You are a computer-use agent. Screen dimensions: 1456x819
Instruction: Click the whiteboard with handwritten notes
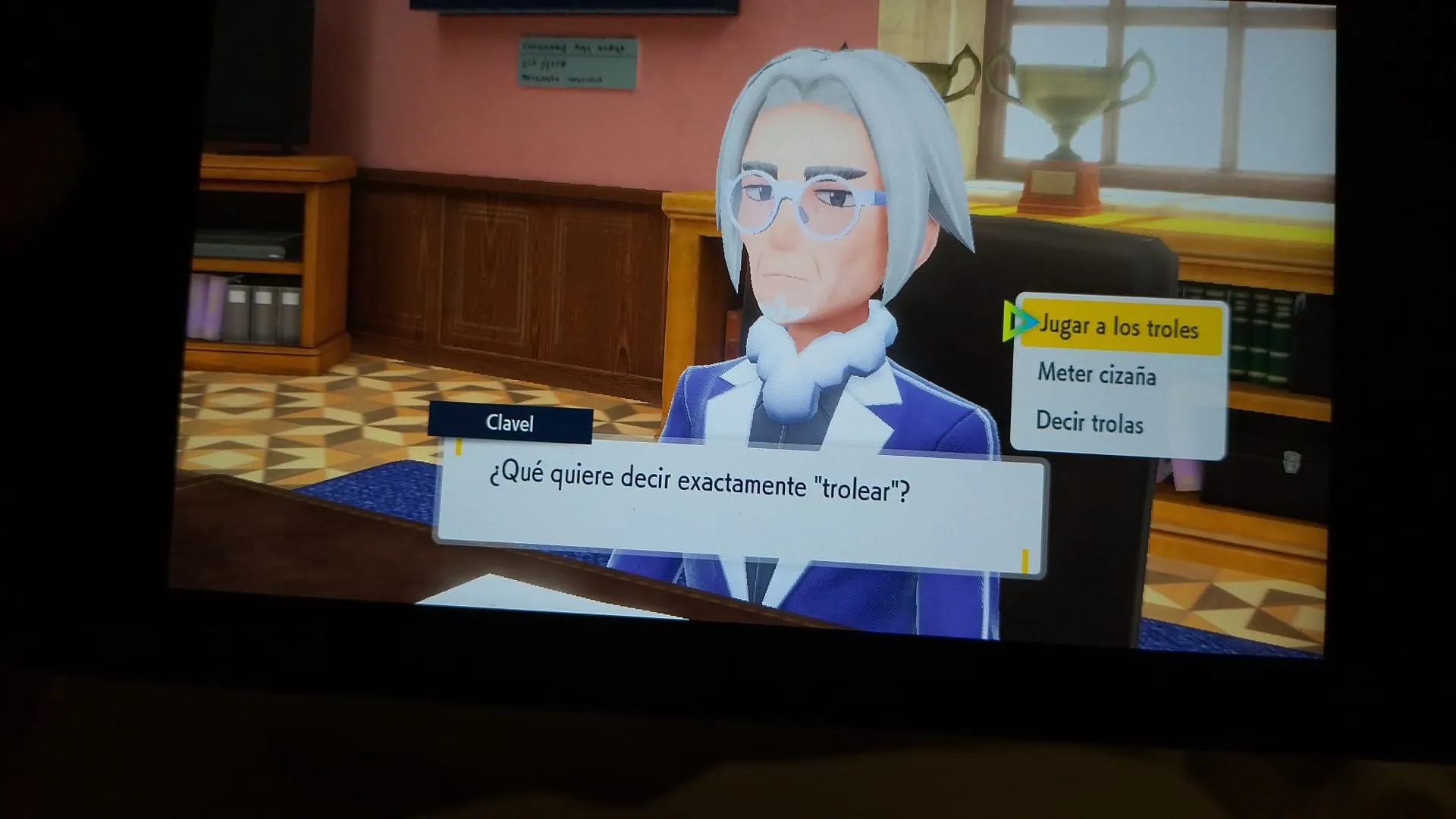coord(578,61)
